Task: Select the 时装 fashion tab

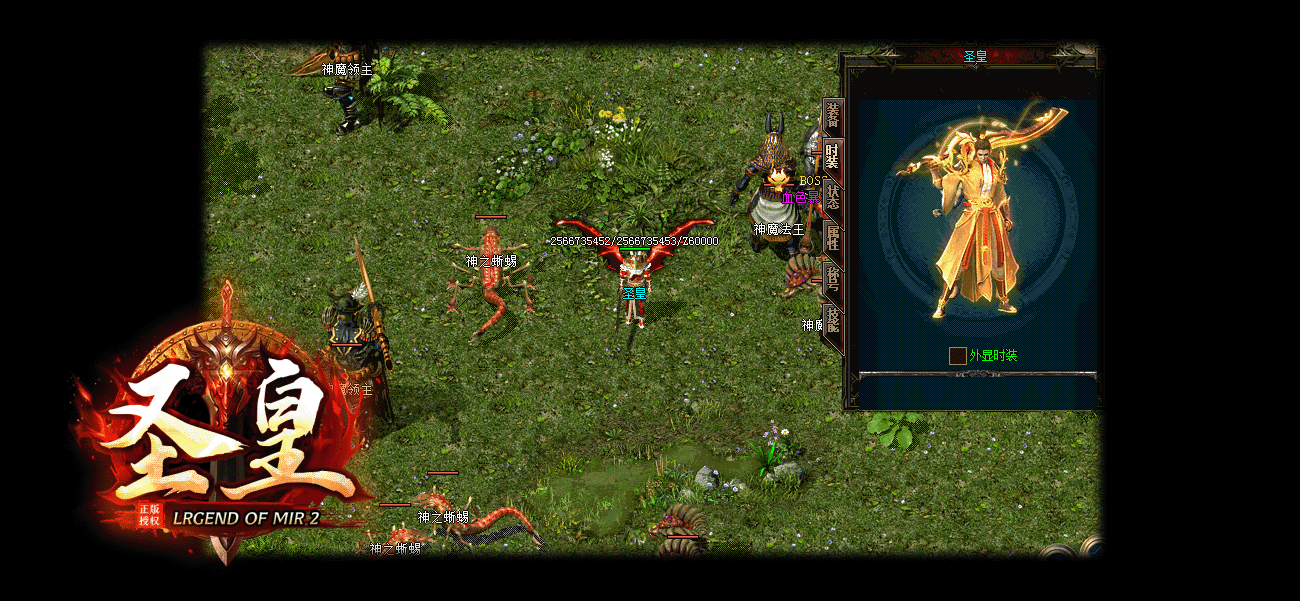Action: [832, 157]
